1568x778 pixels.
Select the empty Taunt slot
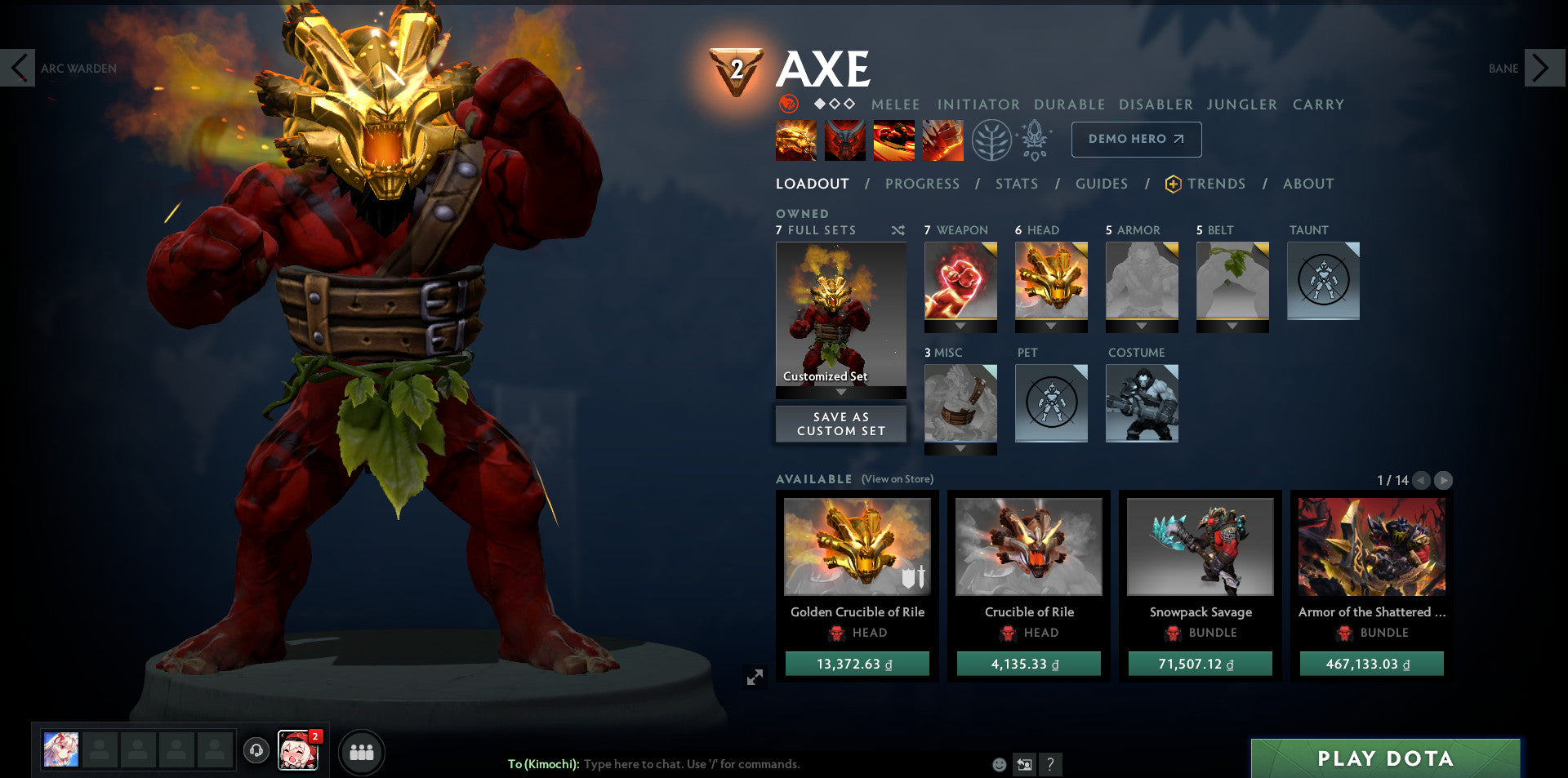point(1323,281)
